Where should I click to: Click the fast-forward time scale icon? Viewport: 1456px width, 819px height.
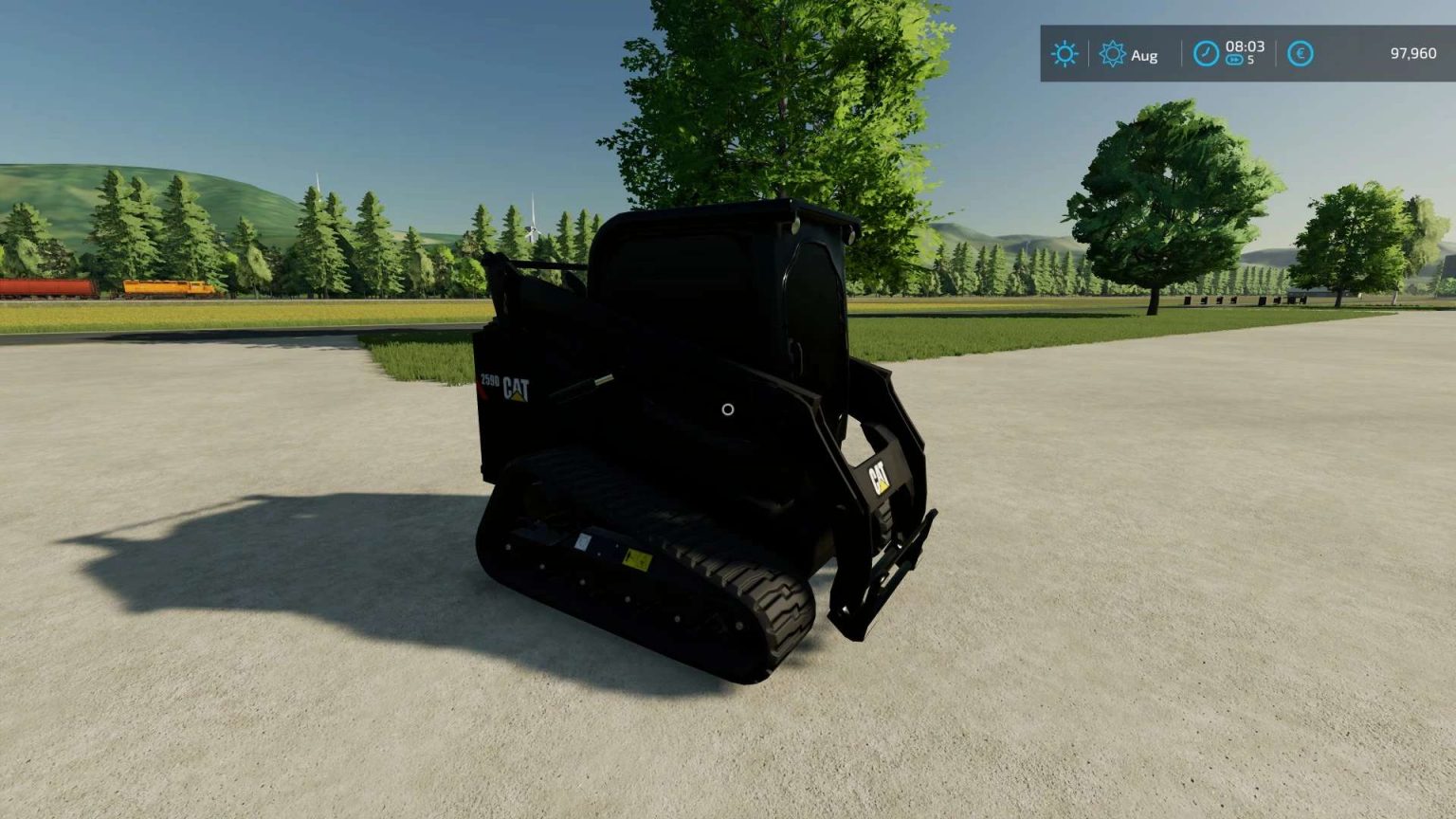(x=1234, y=61)
